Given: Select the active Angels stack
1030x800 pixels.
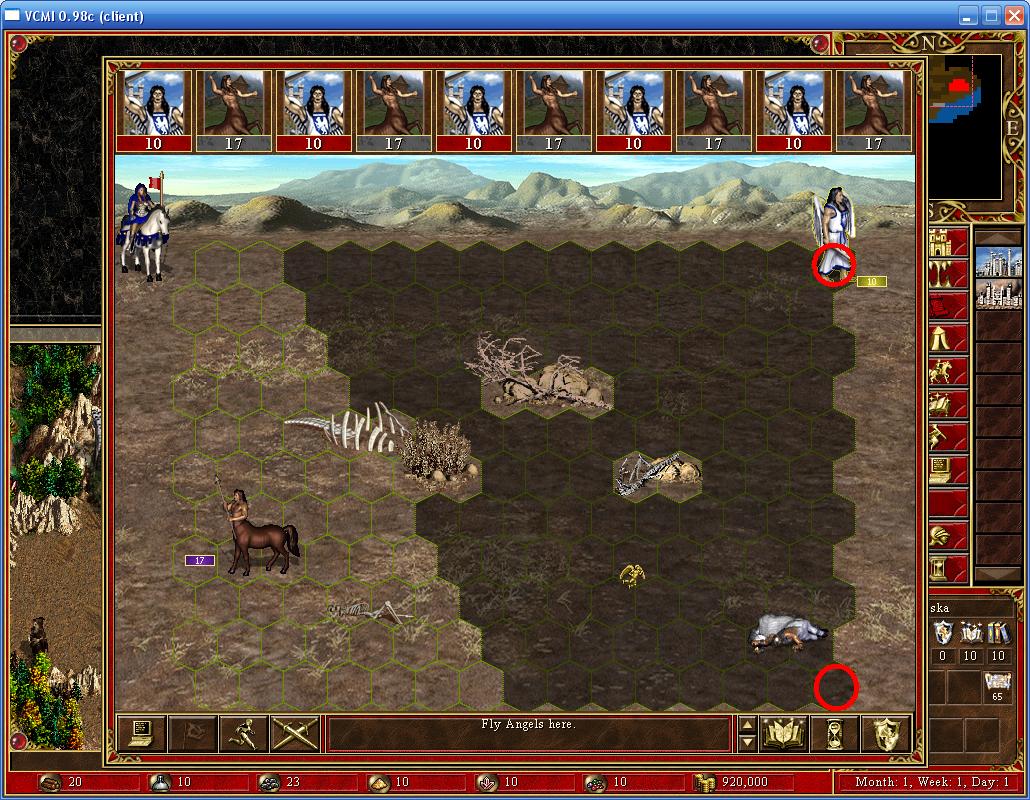Looking at the screenshot, I should tap(835, 235).
